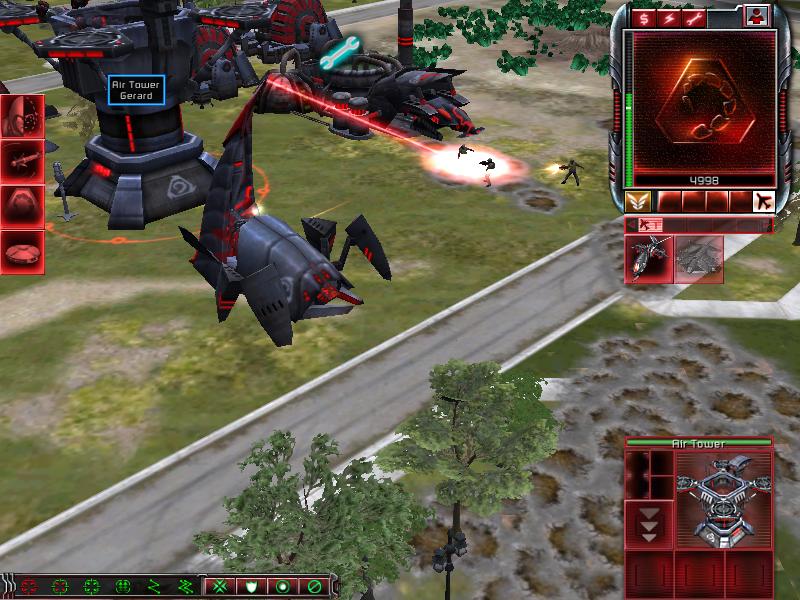
Task: Click the dollar sign sell button
Action: [644, 18]
